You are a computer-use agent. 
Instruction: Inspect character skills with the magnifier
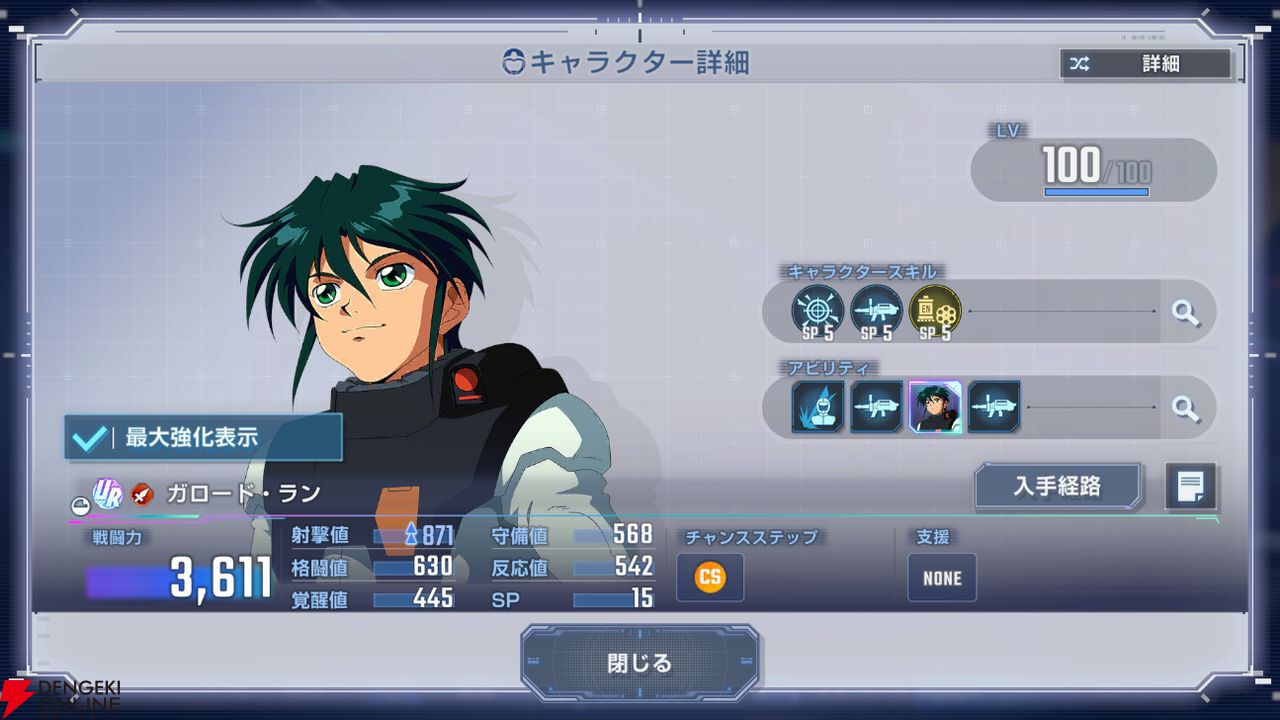1185,313
